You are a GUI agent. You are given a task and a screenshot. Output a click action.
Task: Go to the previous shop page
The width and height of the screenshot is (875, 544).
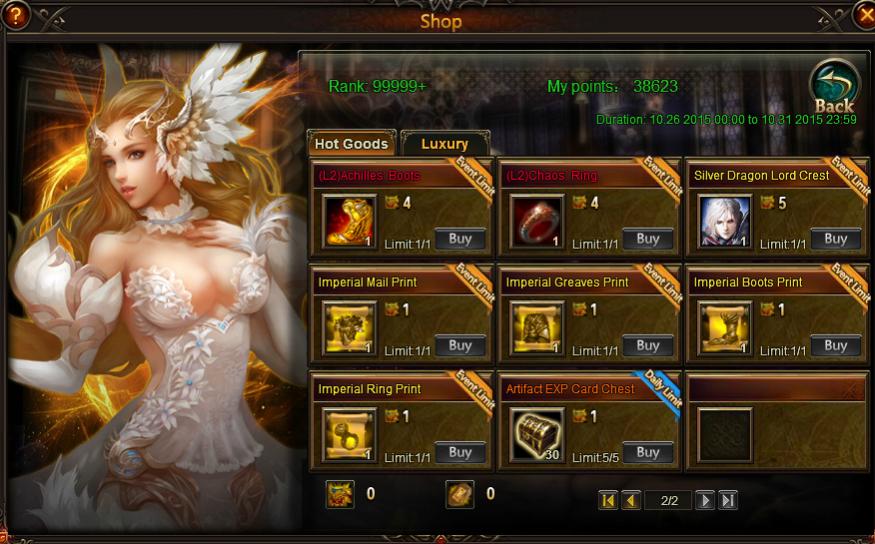631,500
